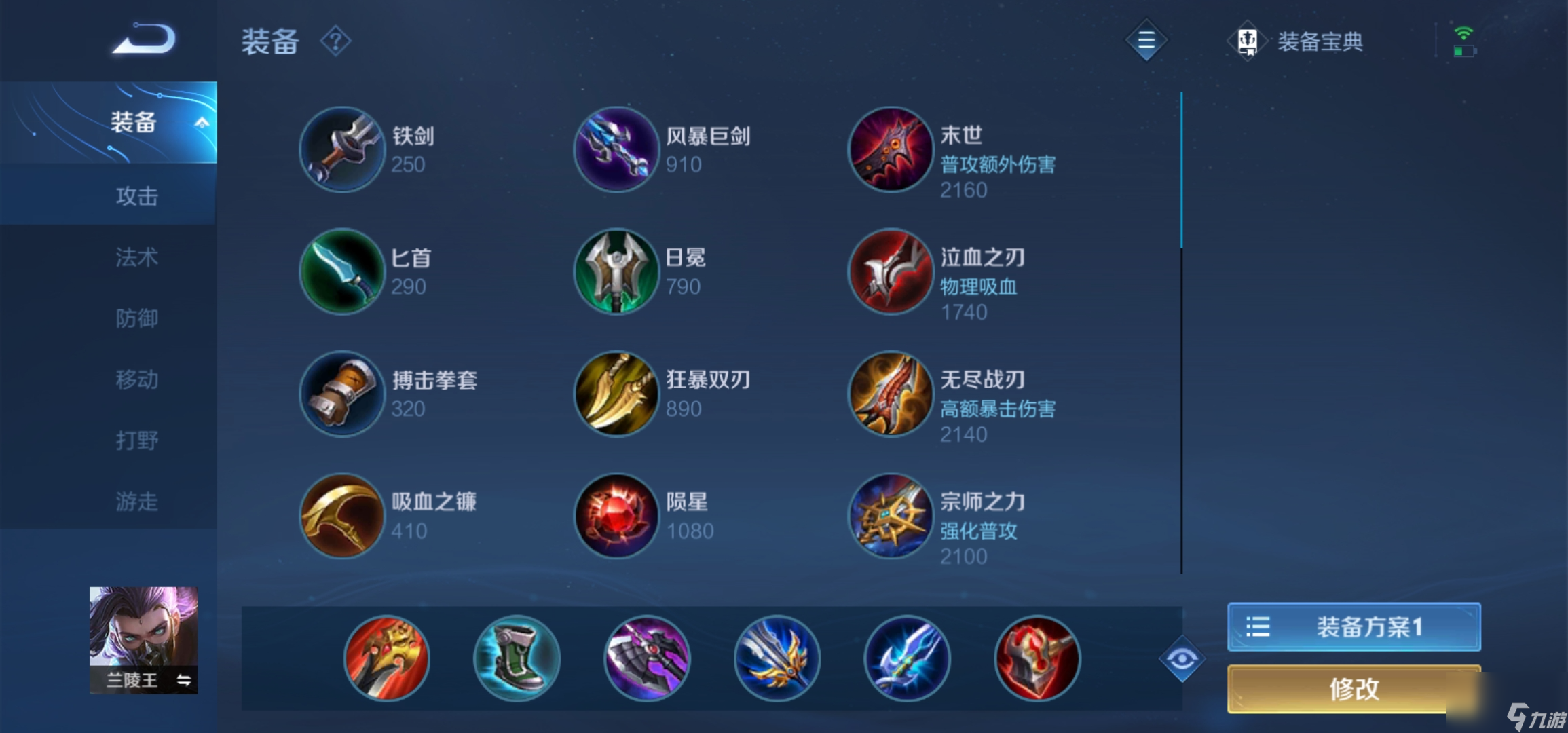1568x733 pixels.
Task: Open the 末世 equipment details
Action: pyautogui.click(x=890, y=149)
